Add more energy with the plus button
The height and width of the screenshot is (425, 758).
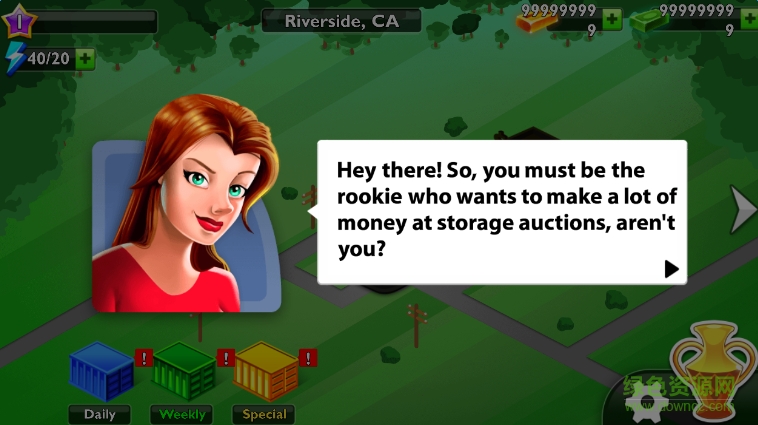tap(86, 59)
